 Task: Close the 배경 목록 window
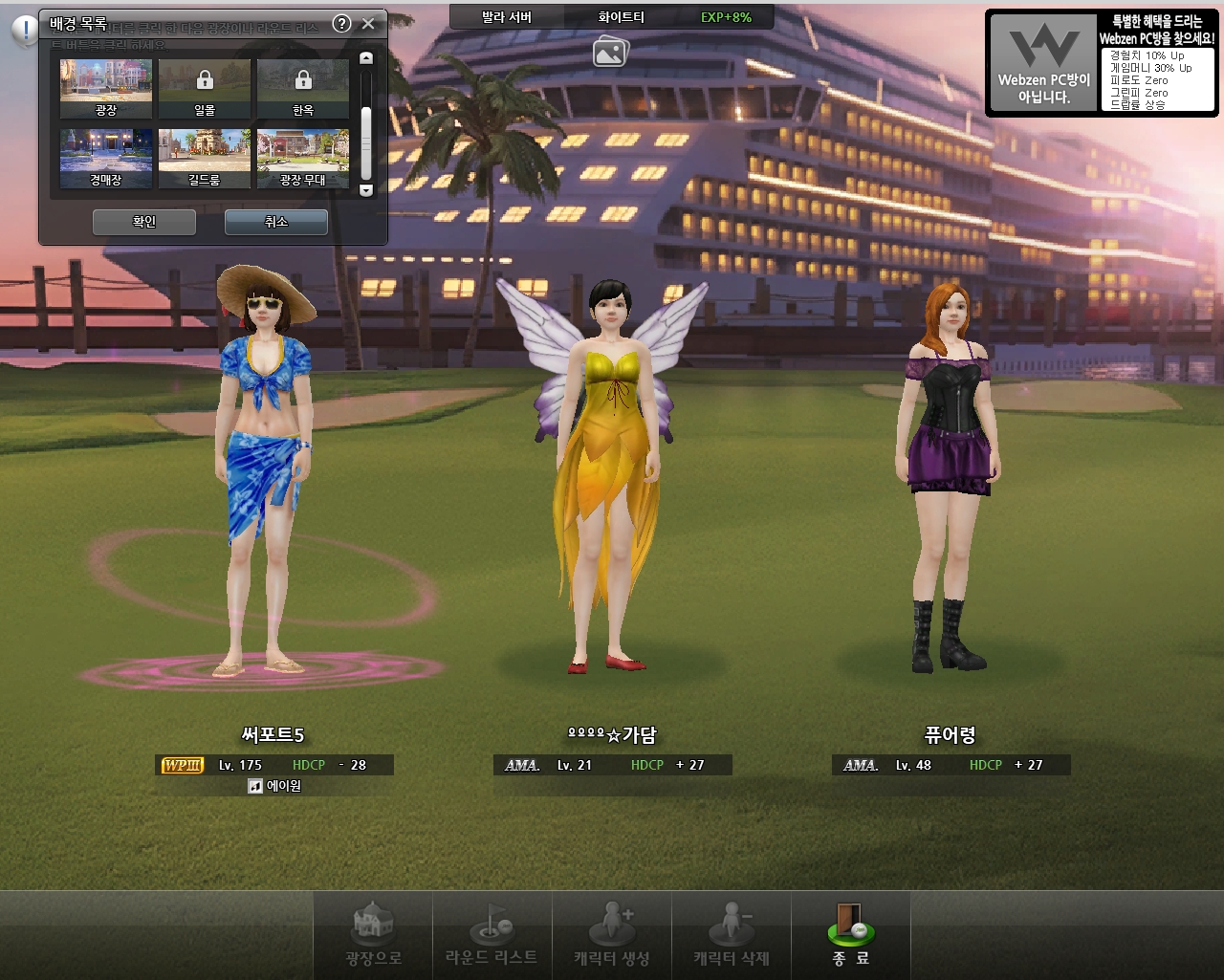368,24
